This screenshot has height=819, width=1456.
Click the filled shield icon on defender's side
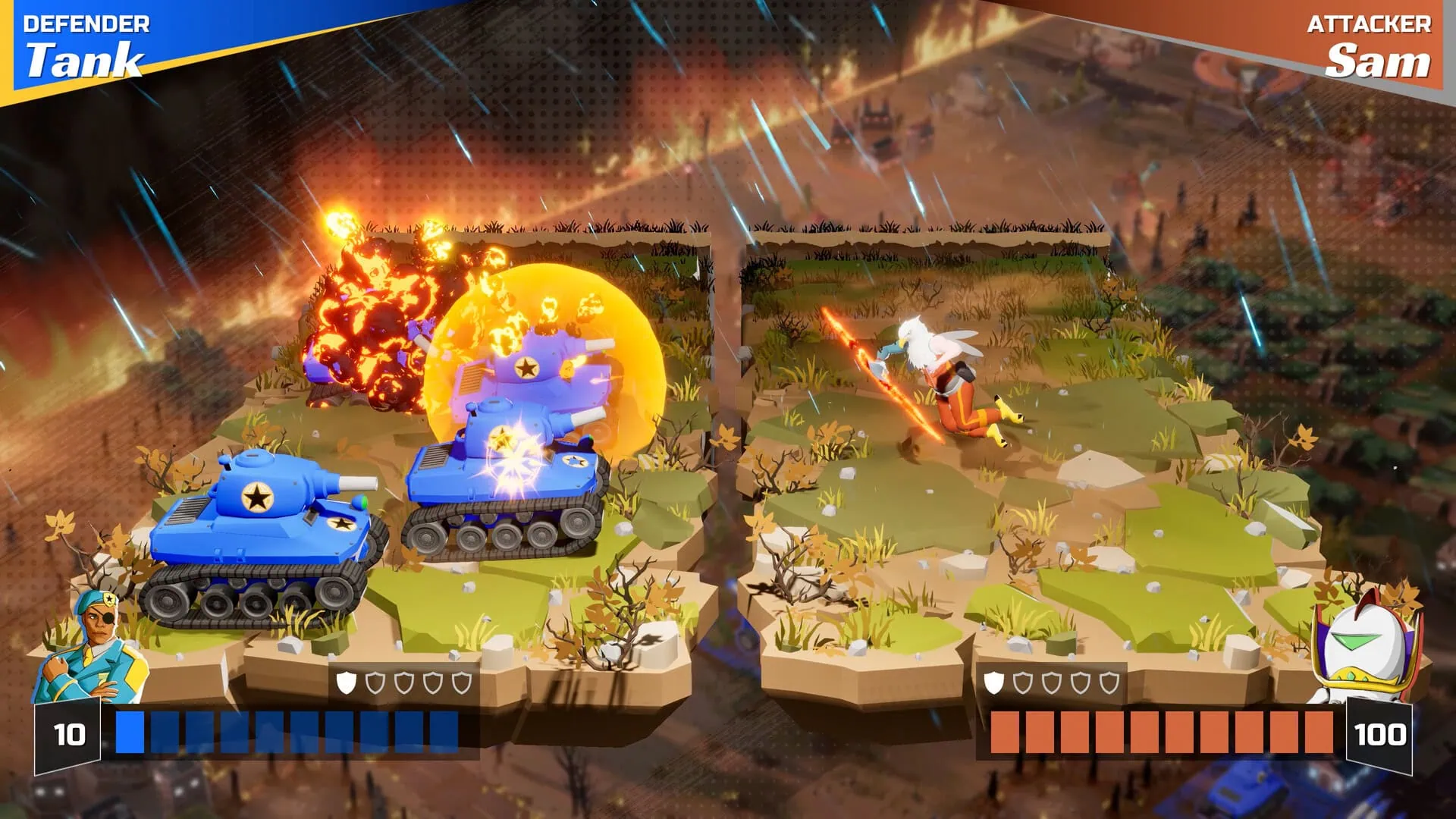coord(346,682)
